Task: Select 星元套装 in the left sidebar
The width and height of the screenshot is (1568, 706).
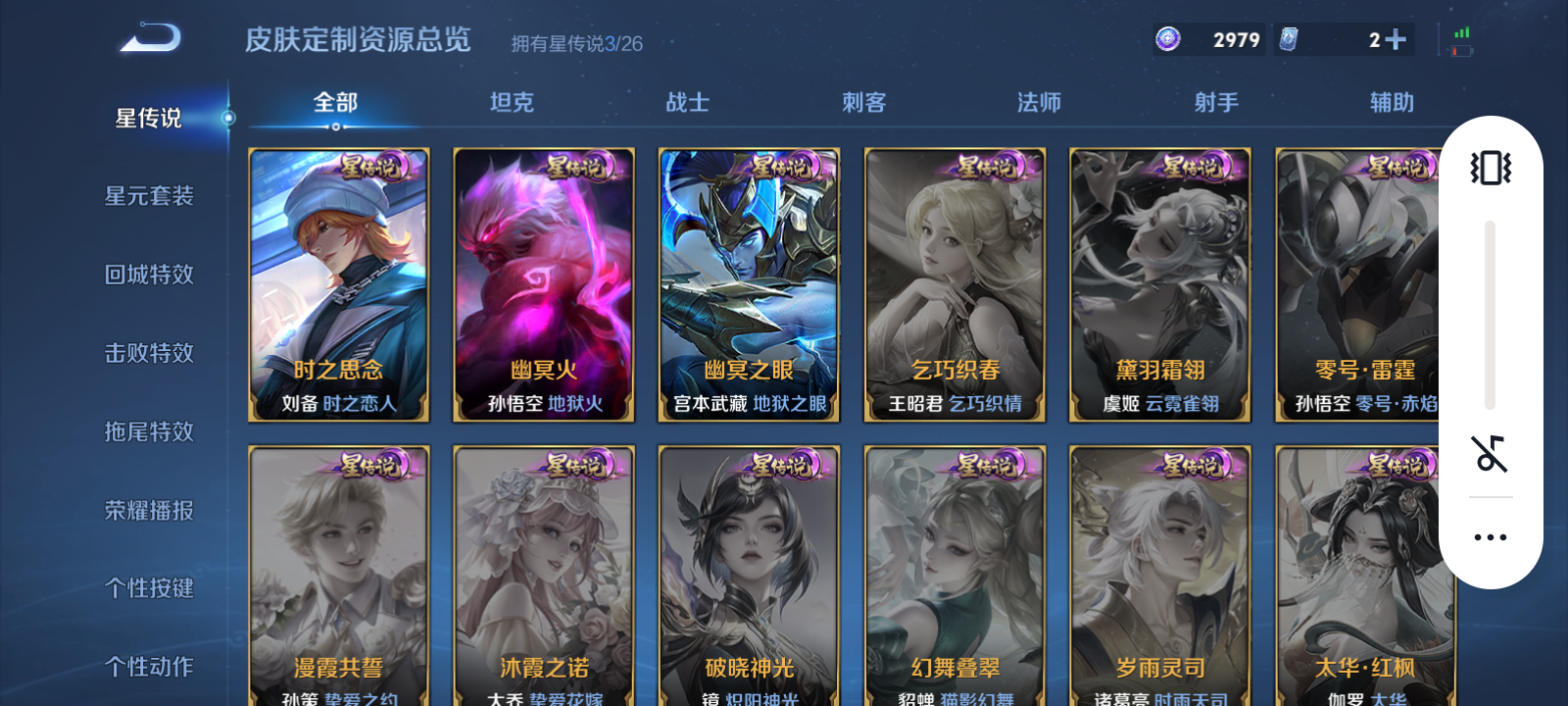Action: click(x=147, y=196)
